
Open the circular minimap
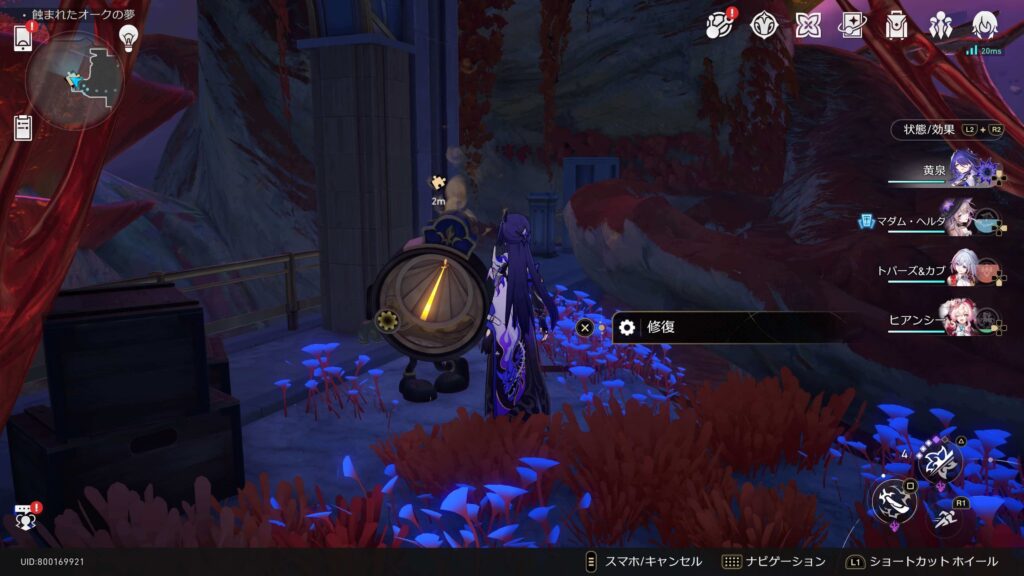(74, 80)
